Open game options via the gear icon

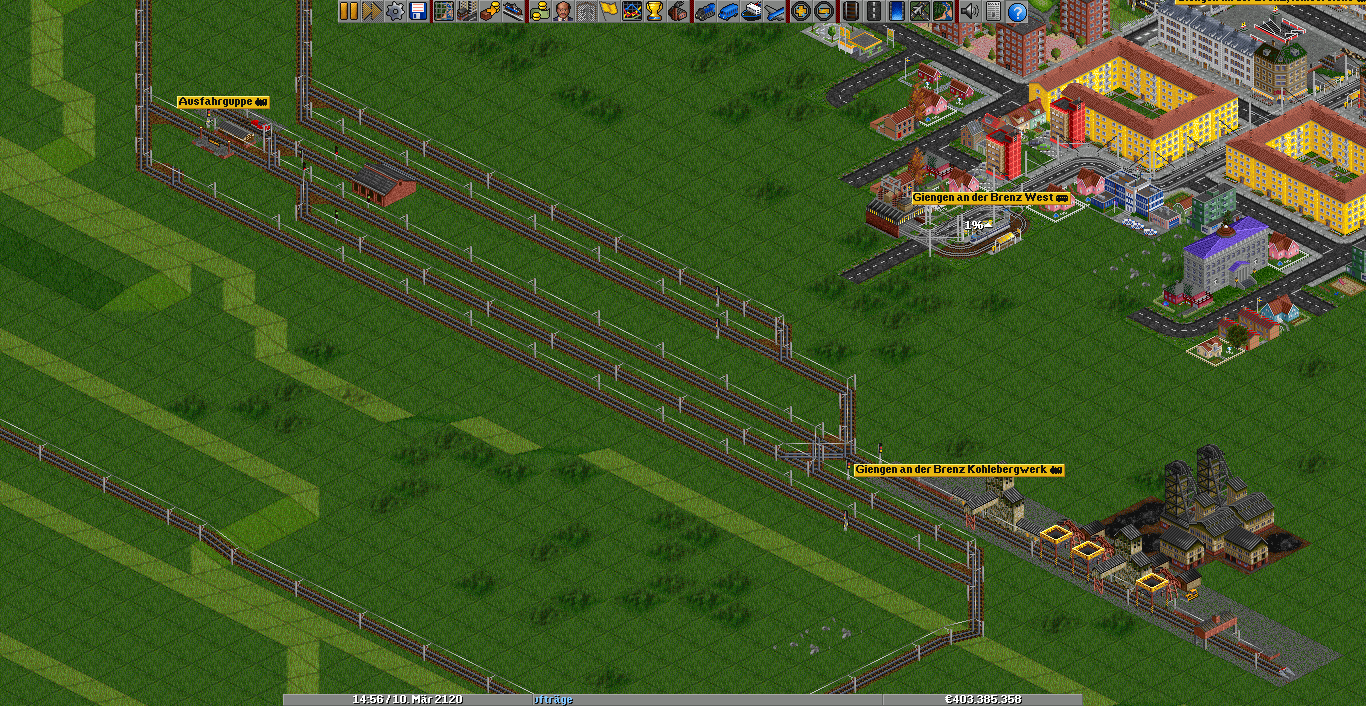click(x=394, y=11)
